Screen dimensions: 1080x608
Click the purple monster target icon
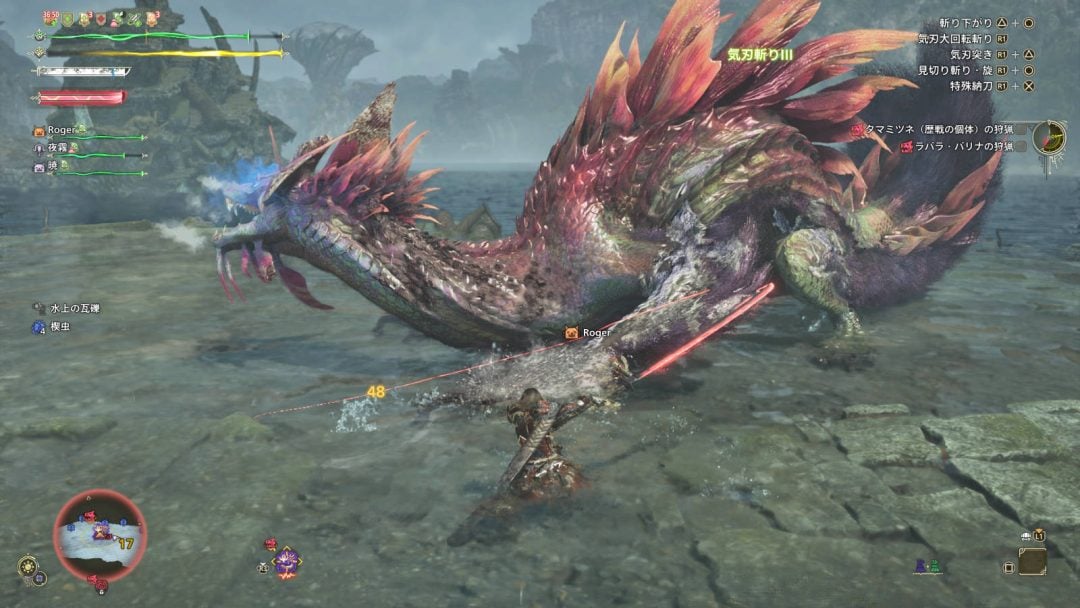point(287,563)
